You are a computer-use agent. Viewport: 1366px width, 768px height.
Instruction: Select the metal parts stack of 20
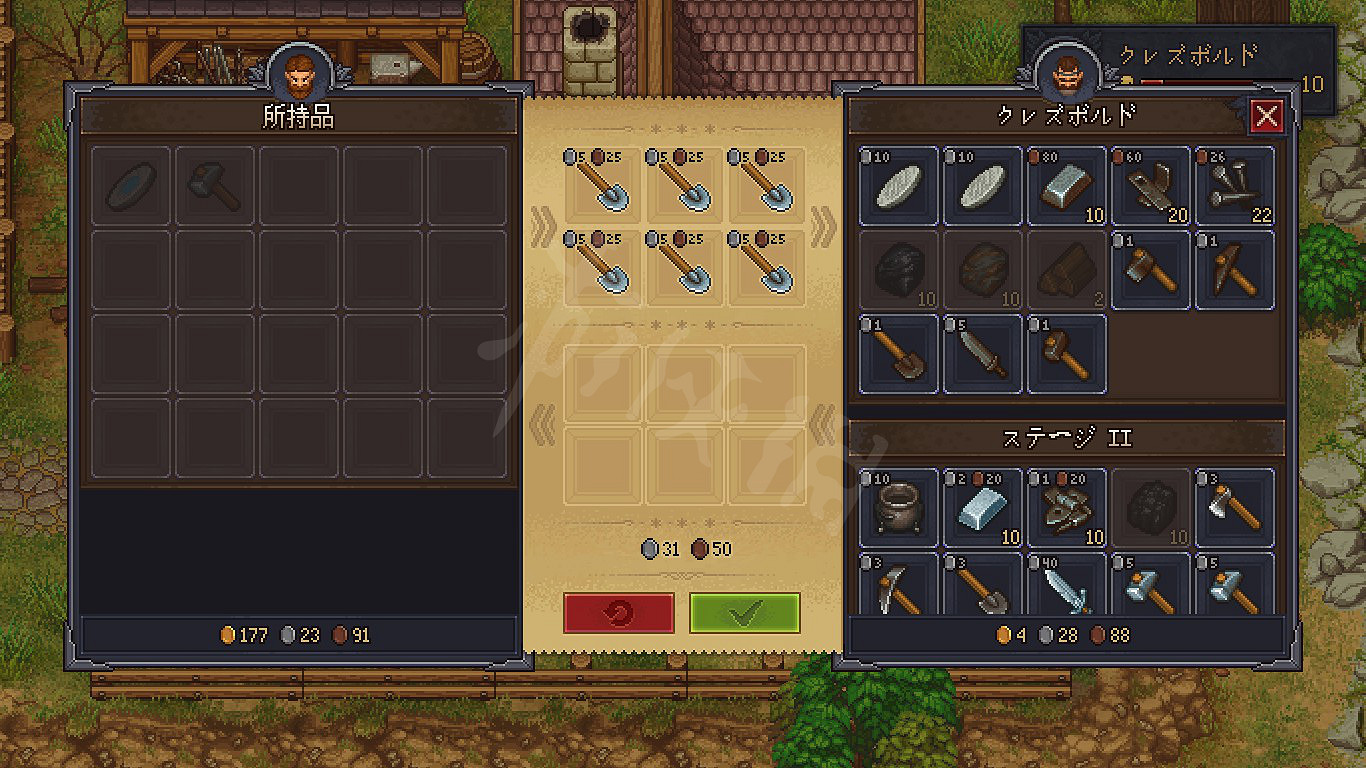pos(1151,186)
